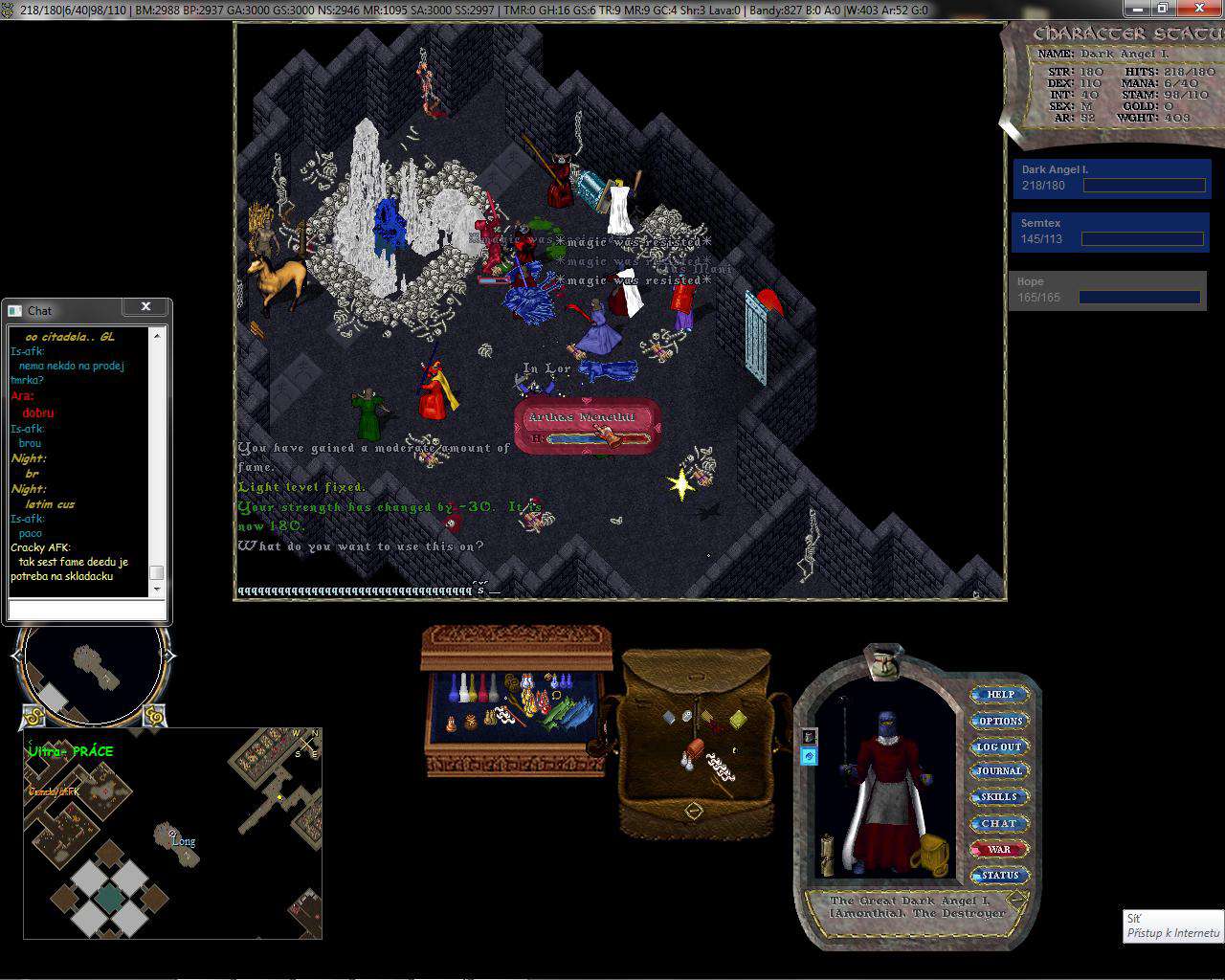Close the Chat window
Image resolution: width=1225 pixels, height=980 pixels.
(145, 307)
